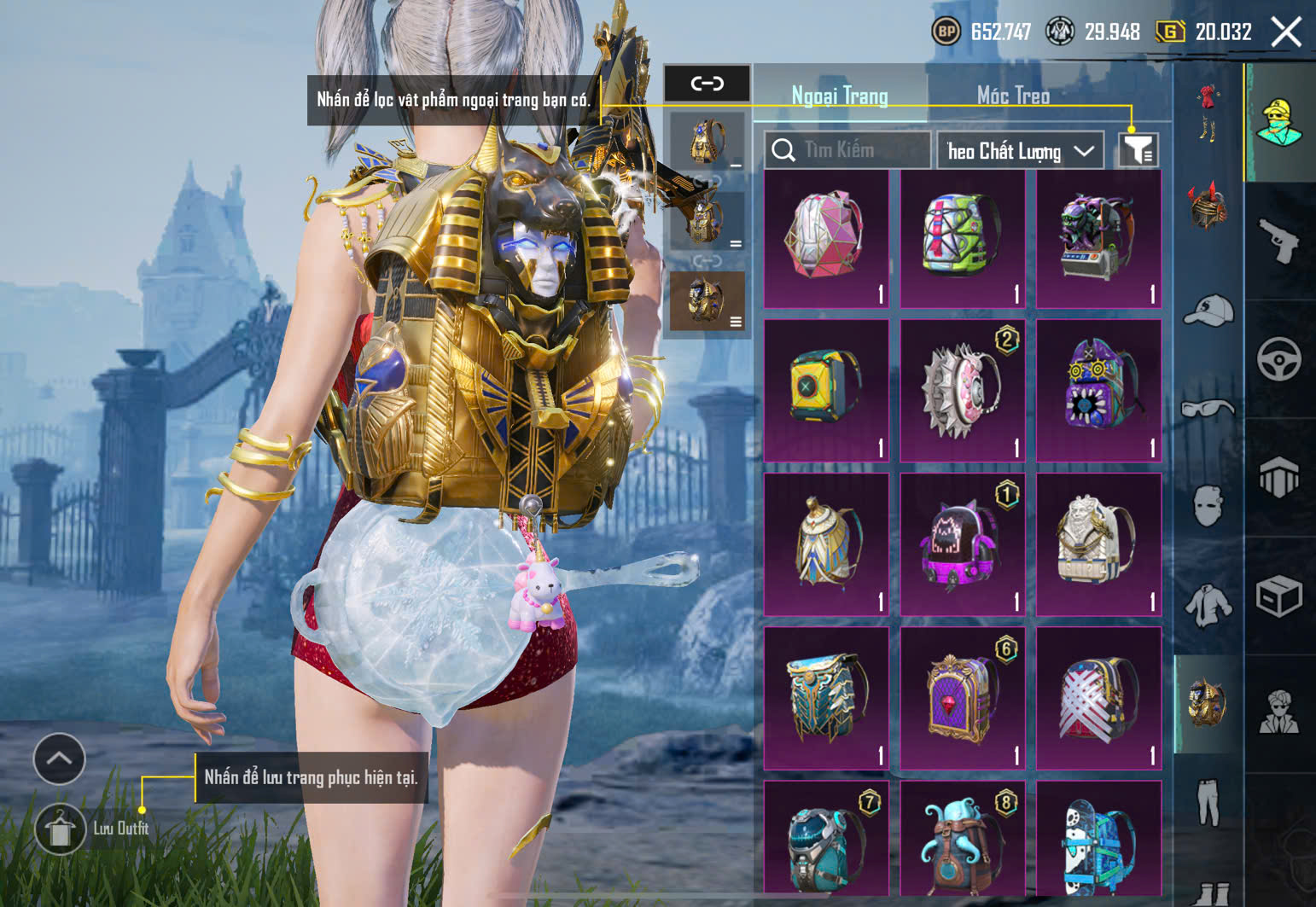Open the steering wheel vehicle category
Image resolution: width=1316 pixels, height=907 pixels.
coord(1278,359)
